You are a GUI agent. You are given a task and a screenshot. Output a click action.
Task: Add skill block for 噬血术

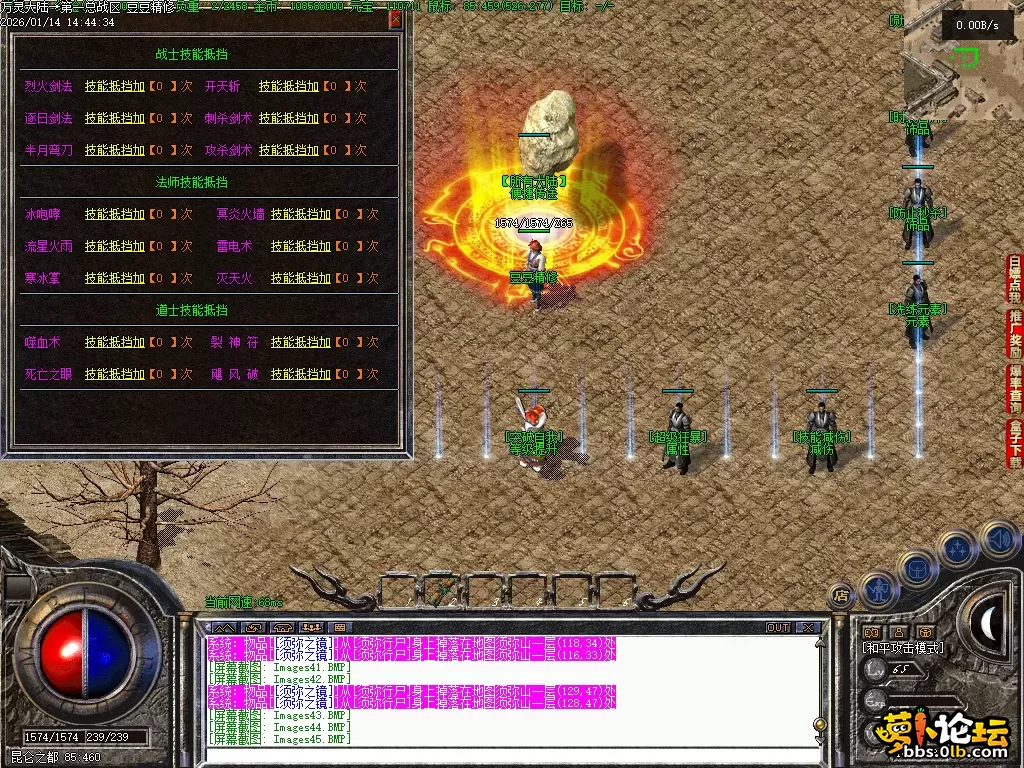(115, 342)
